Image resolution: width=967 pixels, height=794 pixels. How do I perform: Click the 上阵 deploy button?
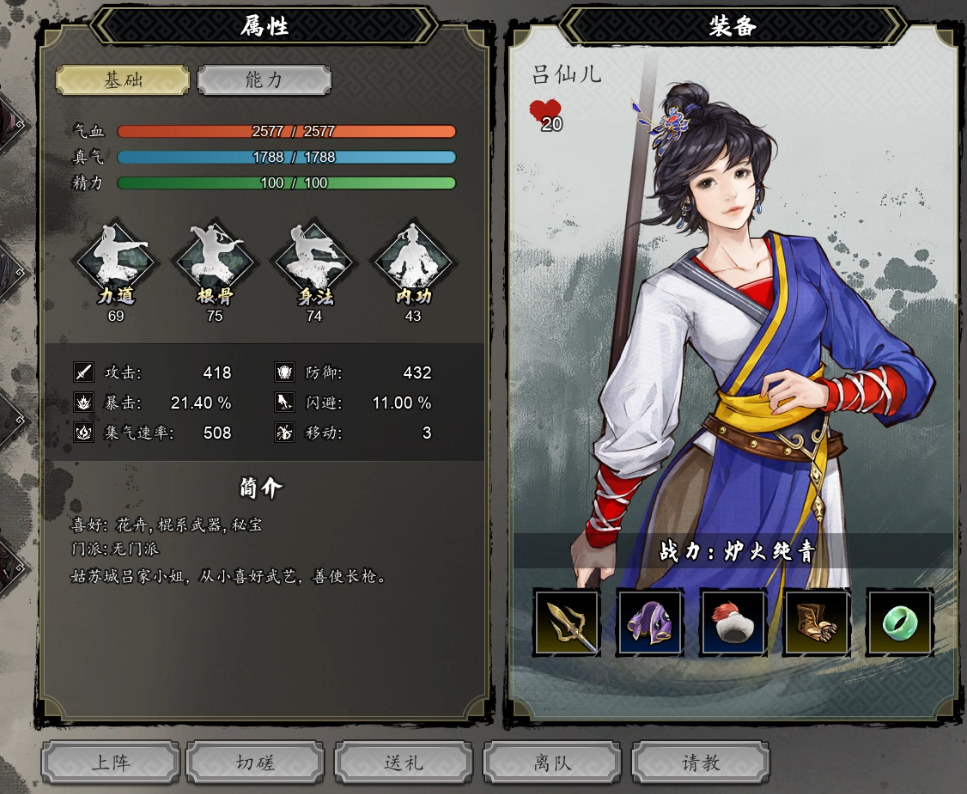(111, 763)
